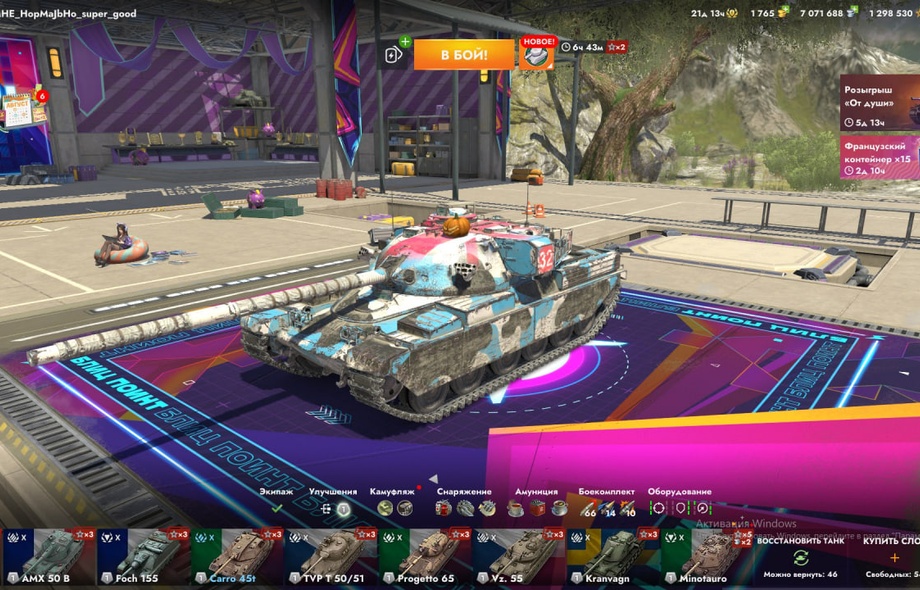
Task: Select the Foch 155 tank
Action: click(142, 557)
